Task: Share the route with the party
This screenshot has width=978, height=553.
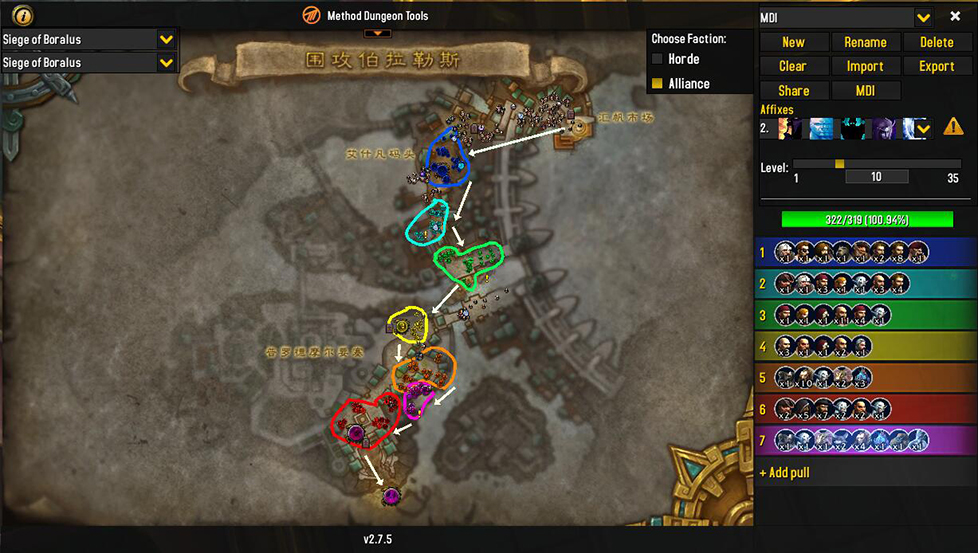Action: 793,91
